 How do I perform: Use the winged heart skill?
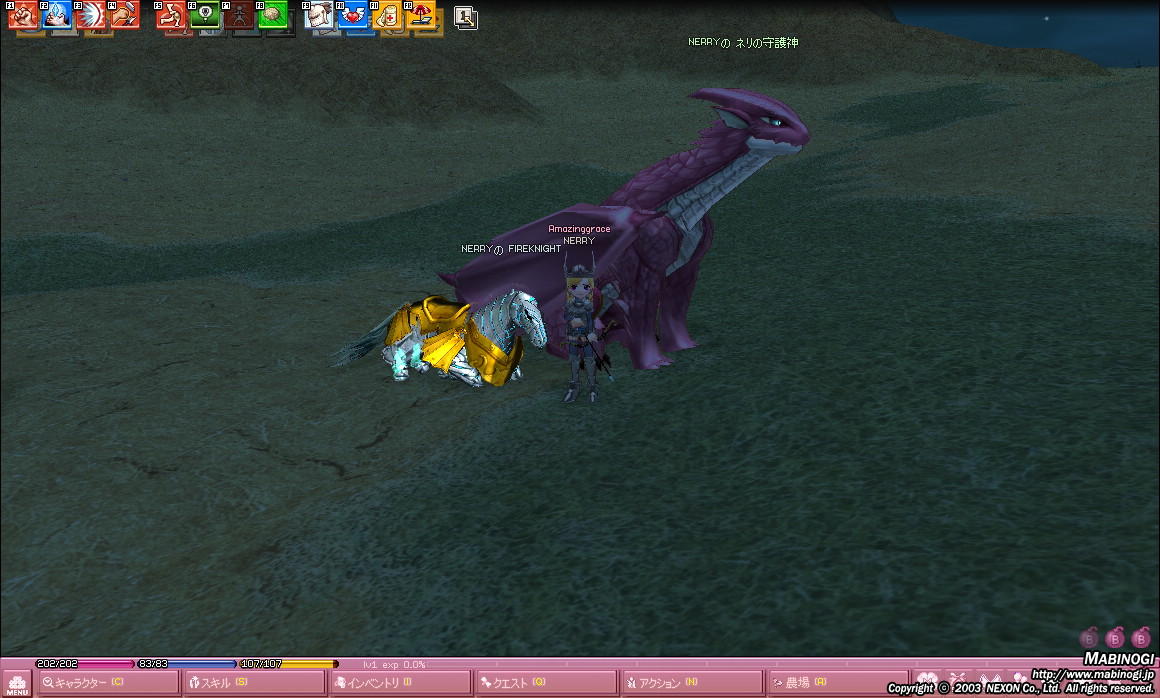click(353, 14)
